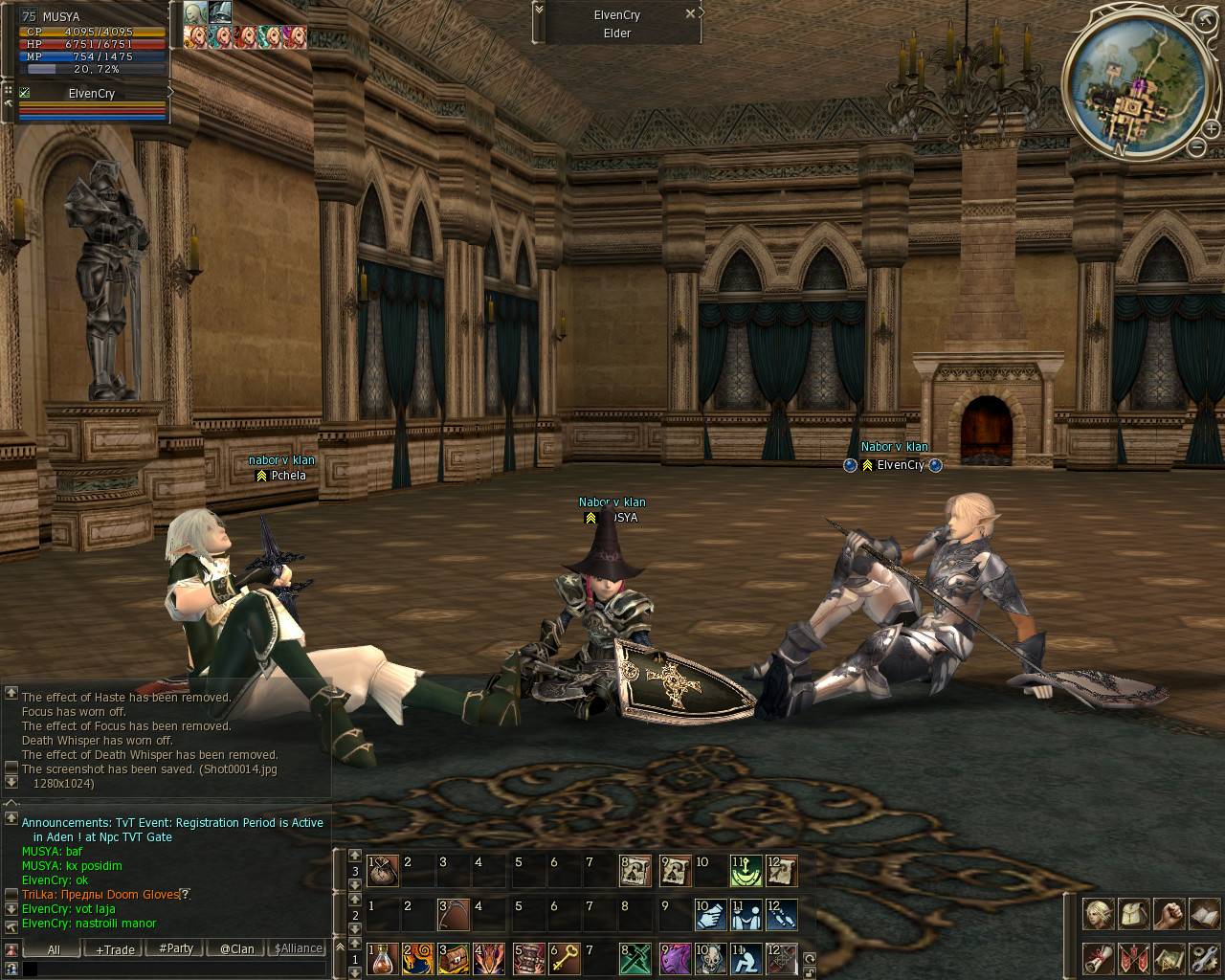Open the skills open-book menu icon
The width and height of the screenshot is (1225, 980).
tap(1204, 915)
